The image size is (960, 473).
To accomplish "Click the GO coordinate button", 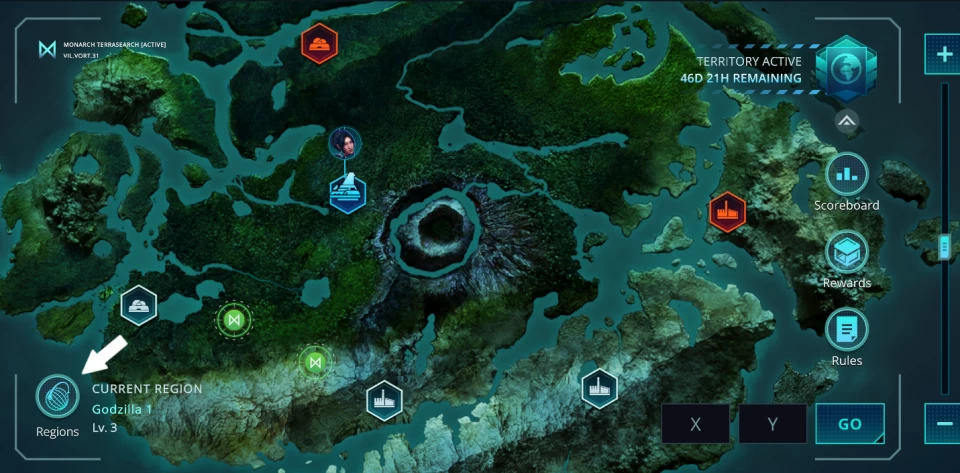I will (x=850, y=424).
